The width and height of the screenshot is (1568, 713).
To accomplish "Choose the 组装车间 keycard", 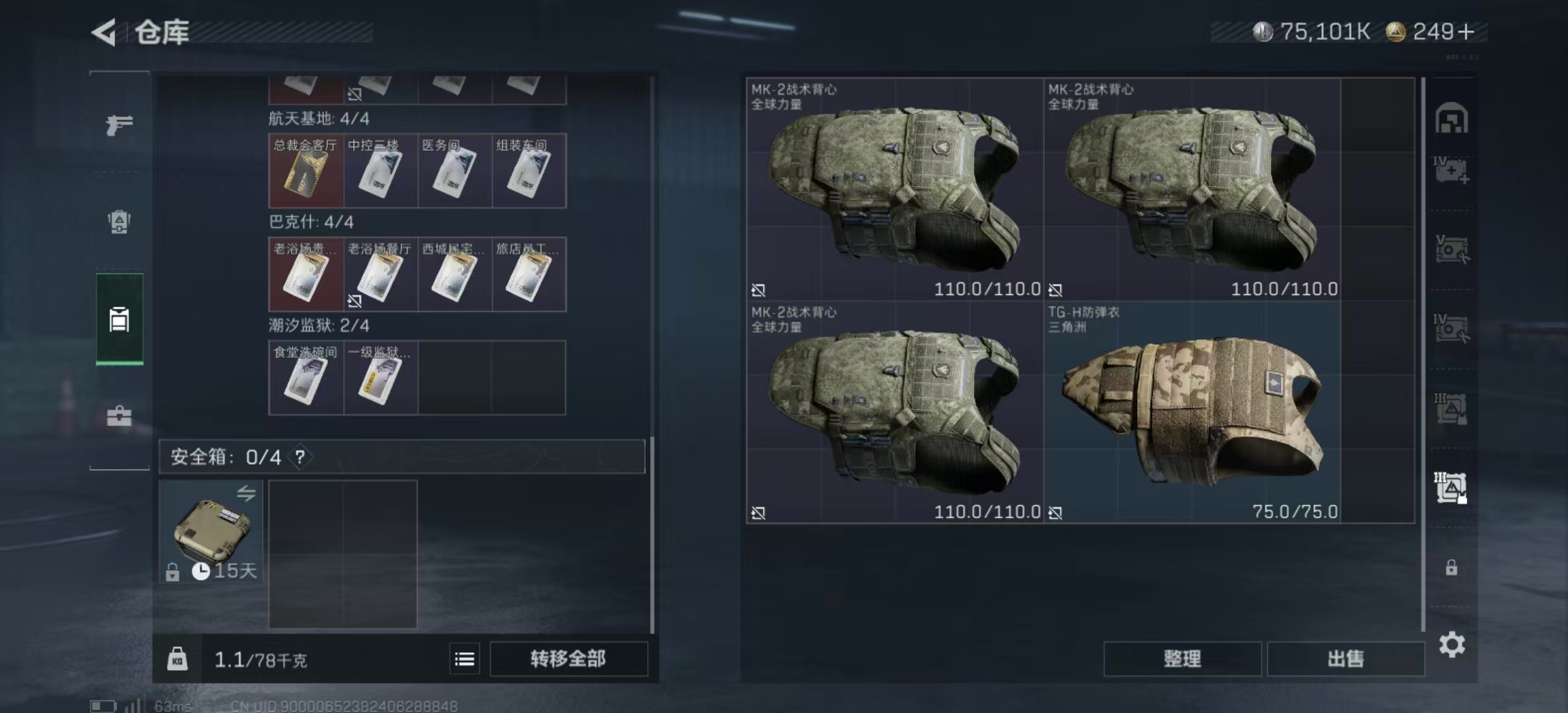I will tap(529, 171).
